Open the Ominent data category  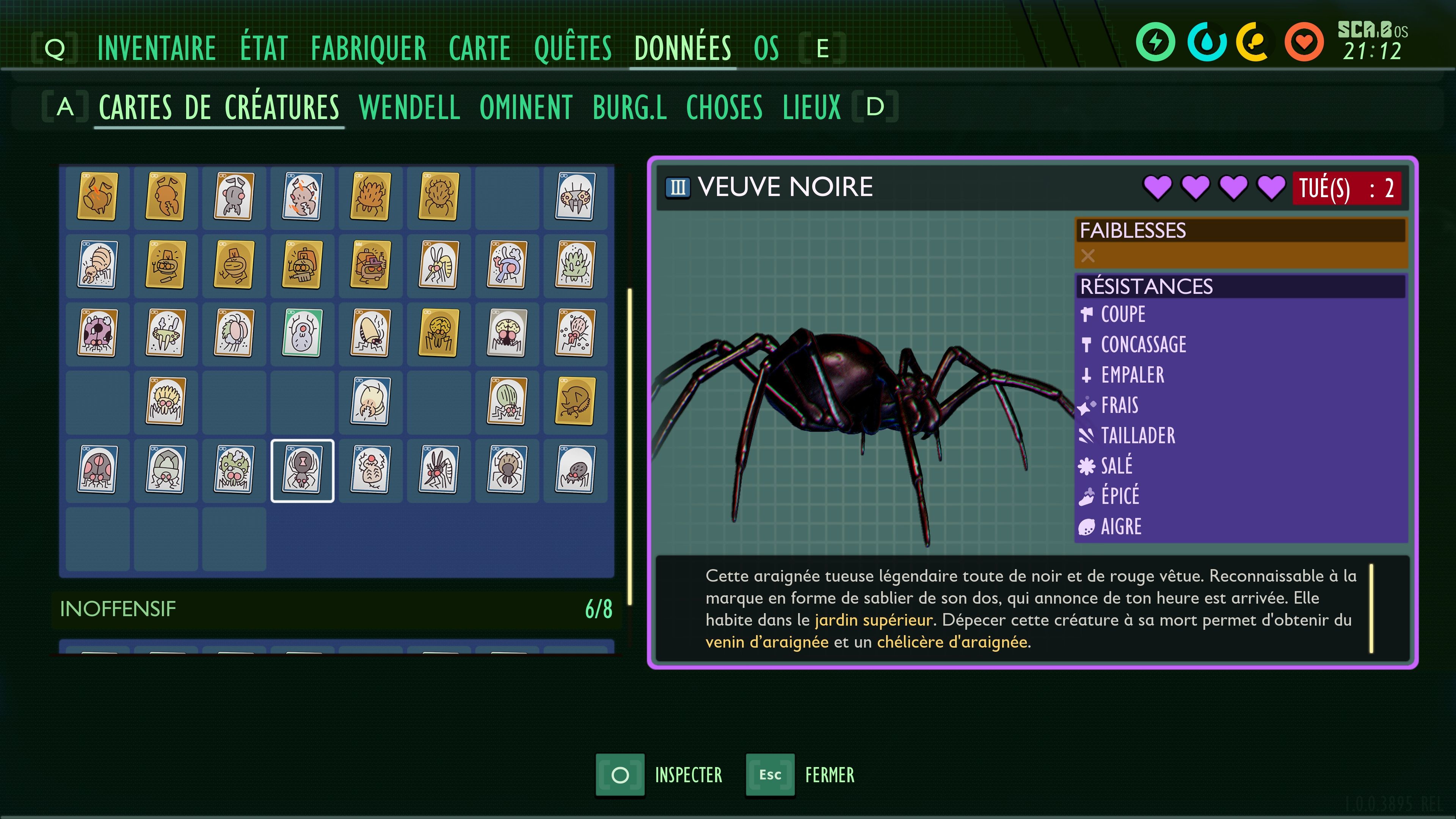526,107
